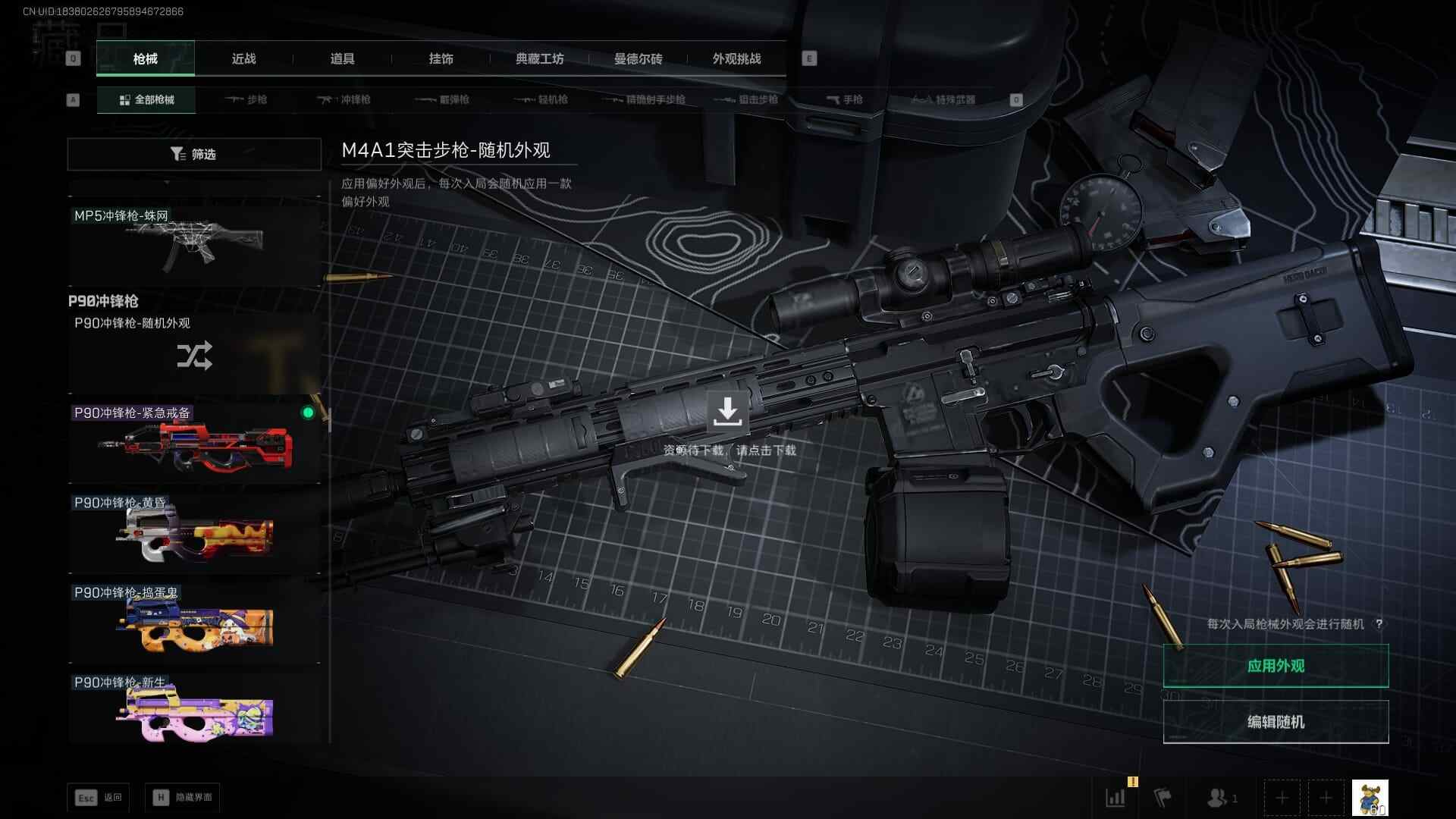
Task: Click the download icon over the rifle
Action: (x=727, y=411)
